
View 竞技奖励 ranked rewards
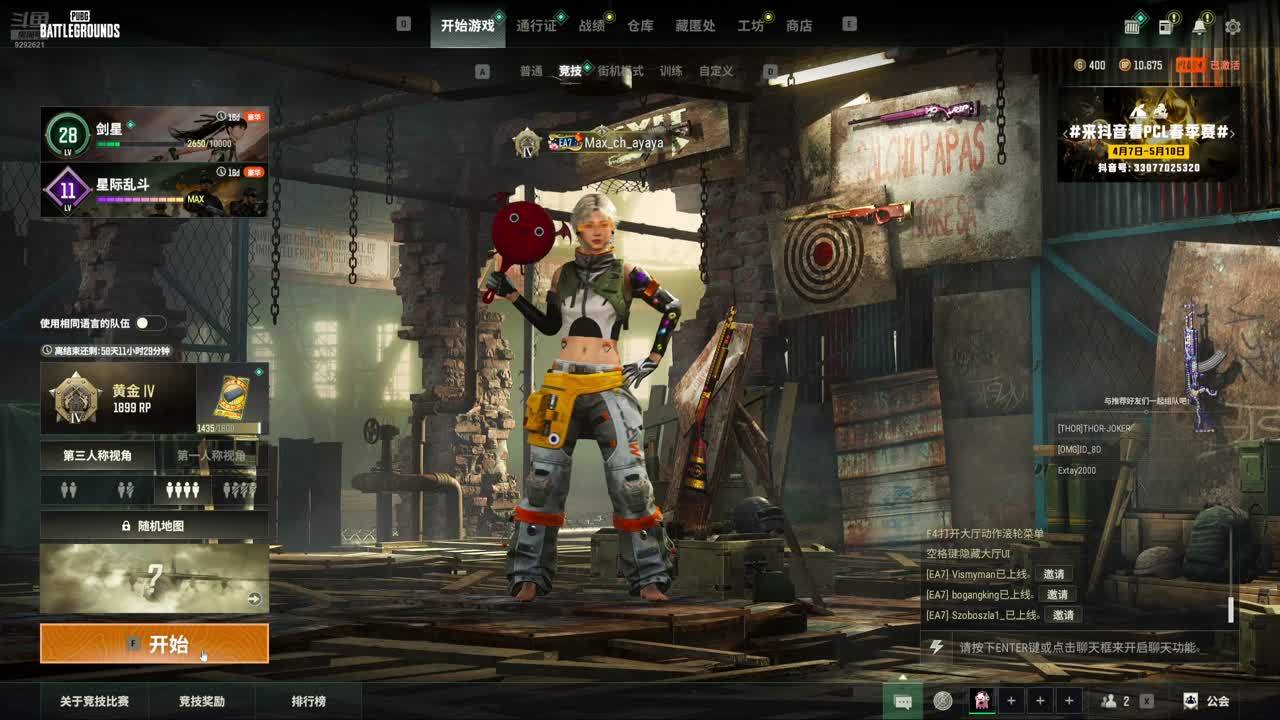click(x=202, y=701)
